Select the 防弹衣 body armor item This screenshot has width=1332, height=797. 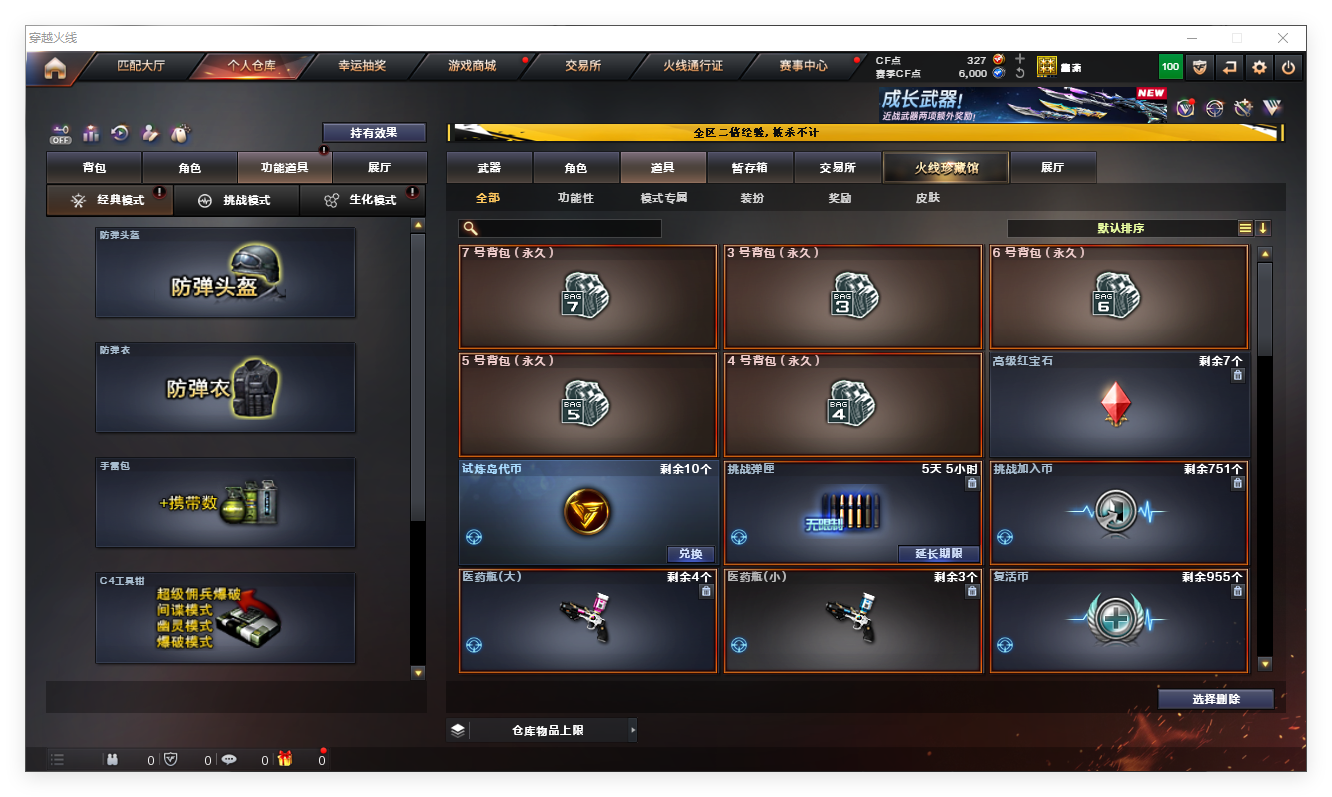(x=225, y=388)
